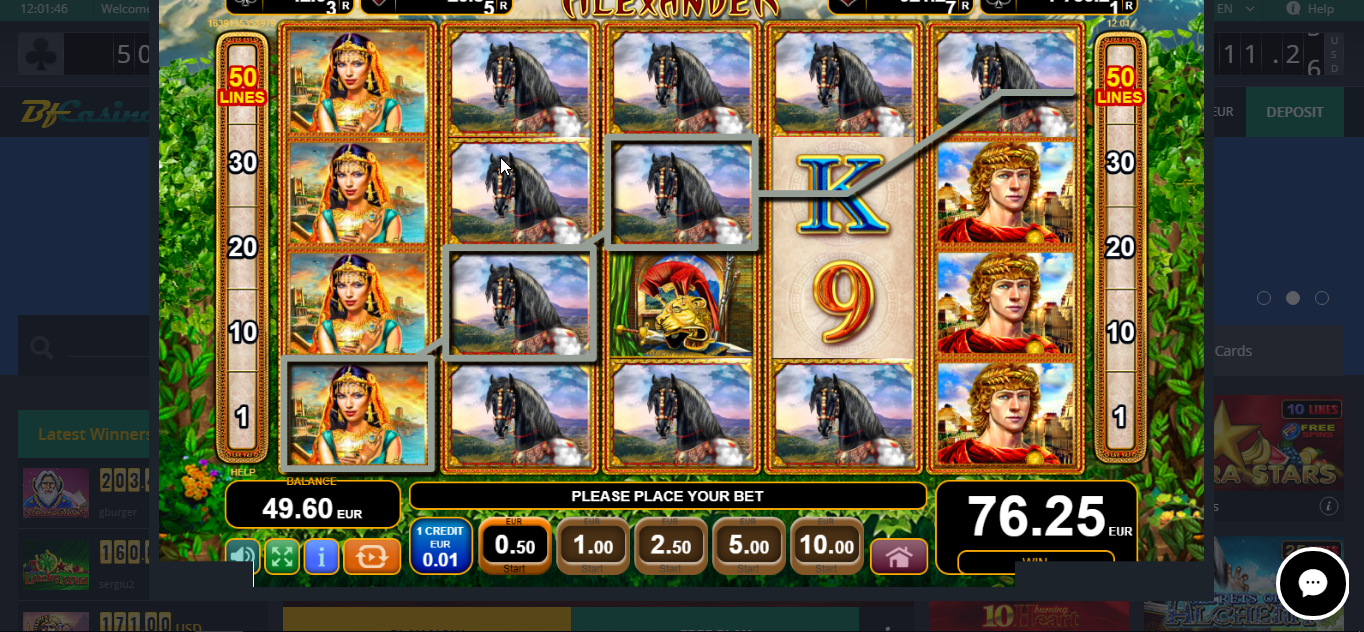Select 30 lines on the left line selector
Screen dimensions: 1364x632
pyautogui.click(x=243, y=162)
